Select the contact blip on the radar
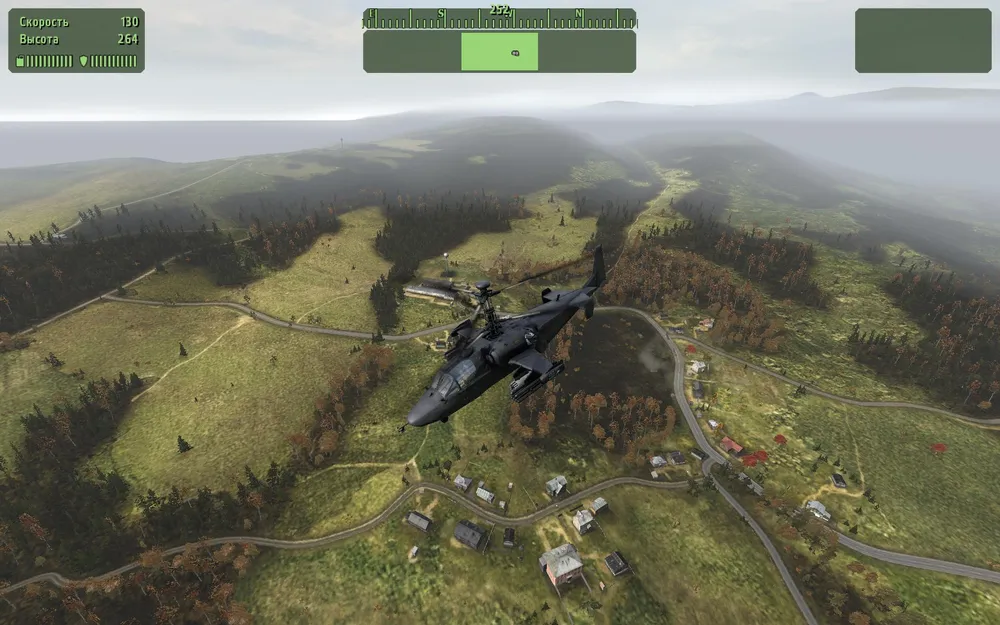The height and width of the screenshot is (625, 1000). tap(515, 52)
